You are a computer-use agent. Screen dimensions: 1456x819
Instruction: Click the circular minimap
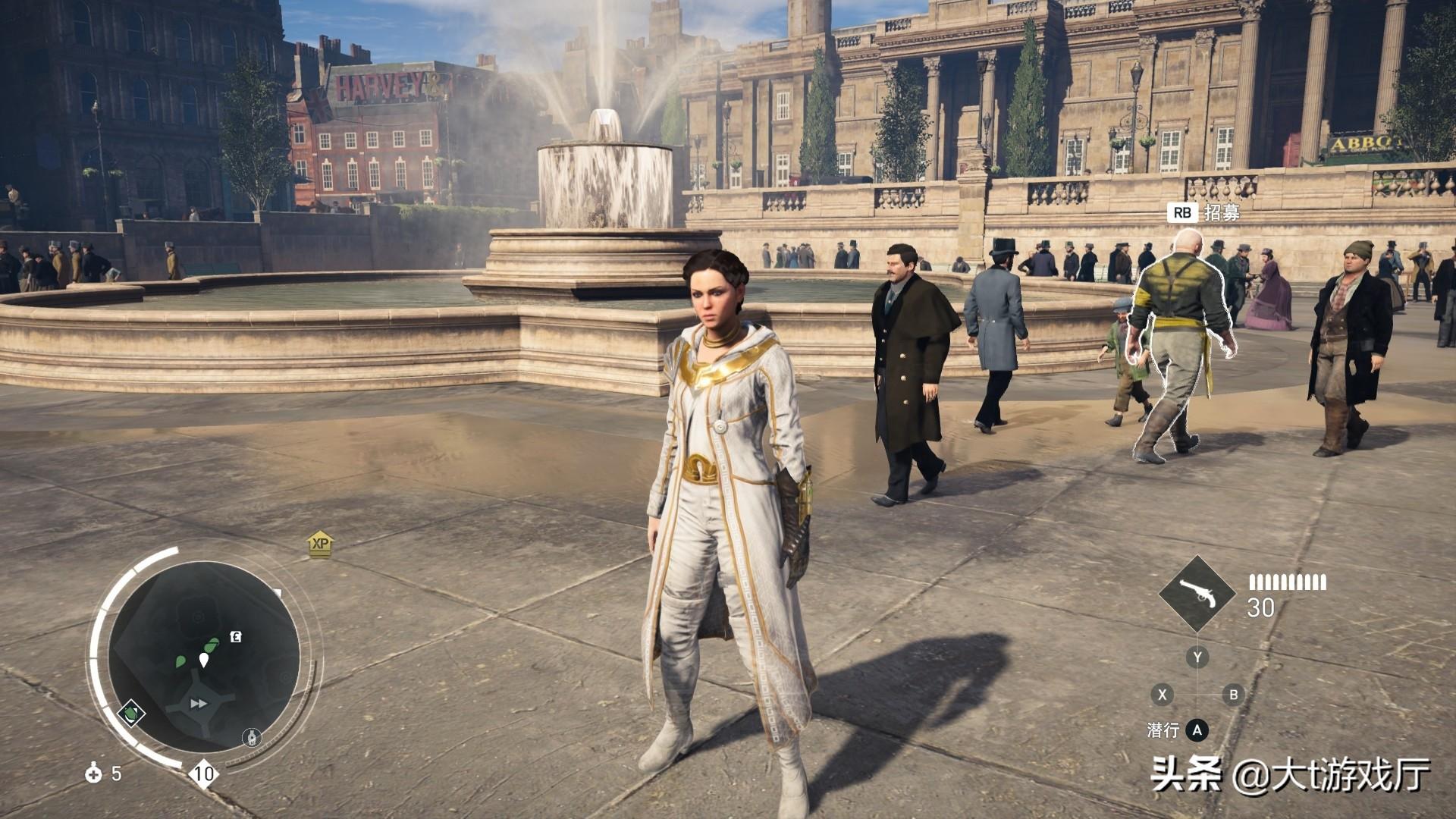(x=203, y=658)
